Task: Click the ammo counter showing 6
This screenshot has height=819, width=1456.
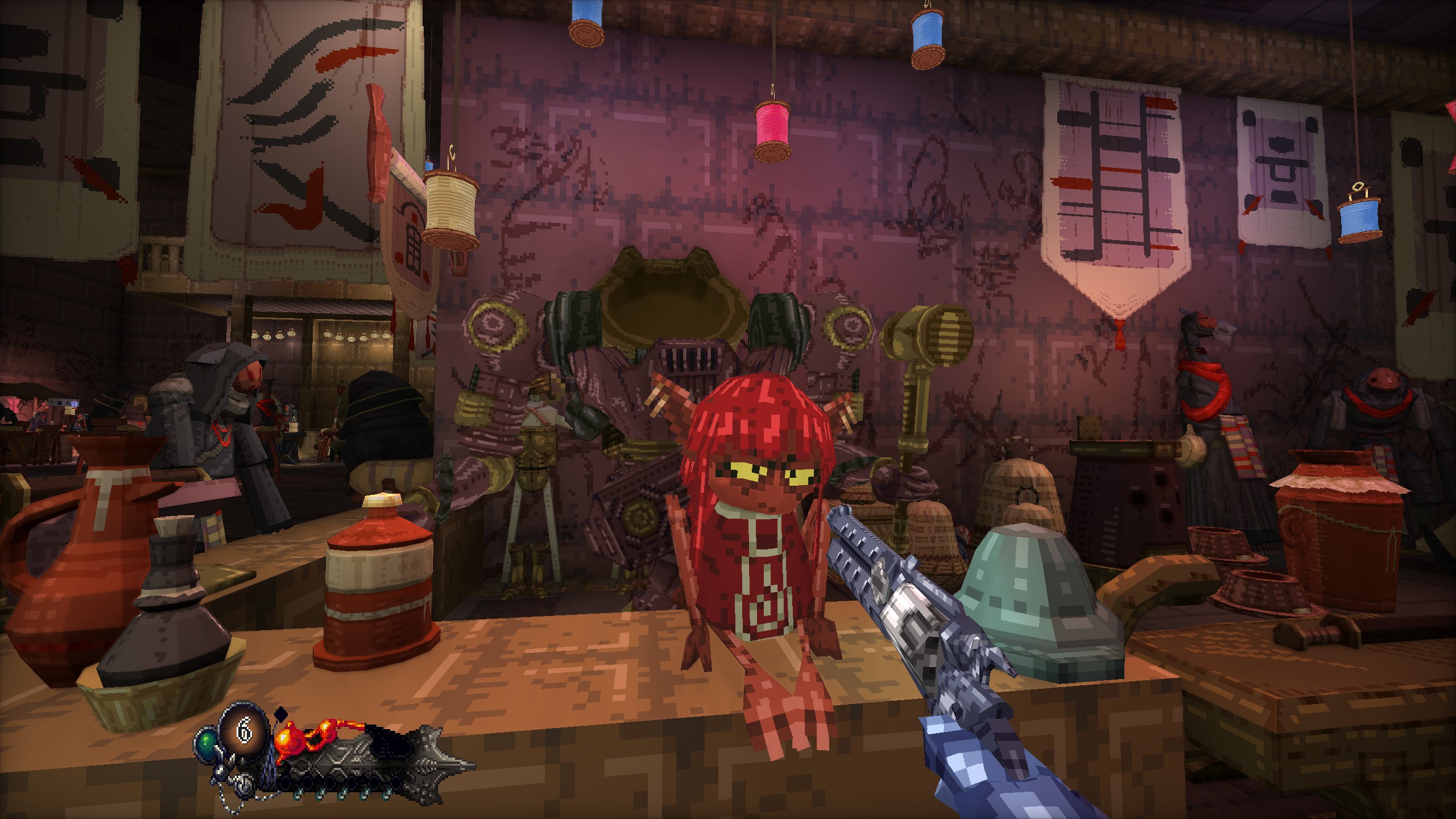Action: point(245,732)
